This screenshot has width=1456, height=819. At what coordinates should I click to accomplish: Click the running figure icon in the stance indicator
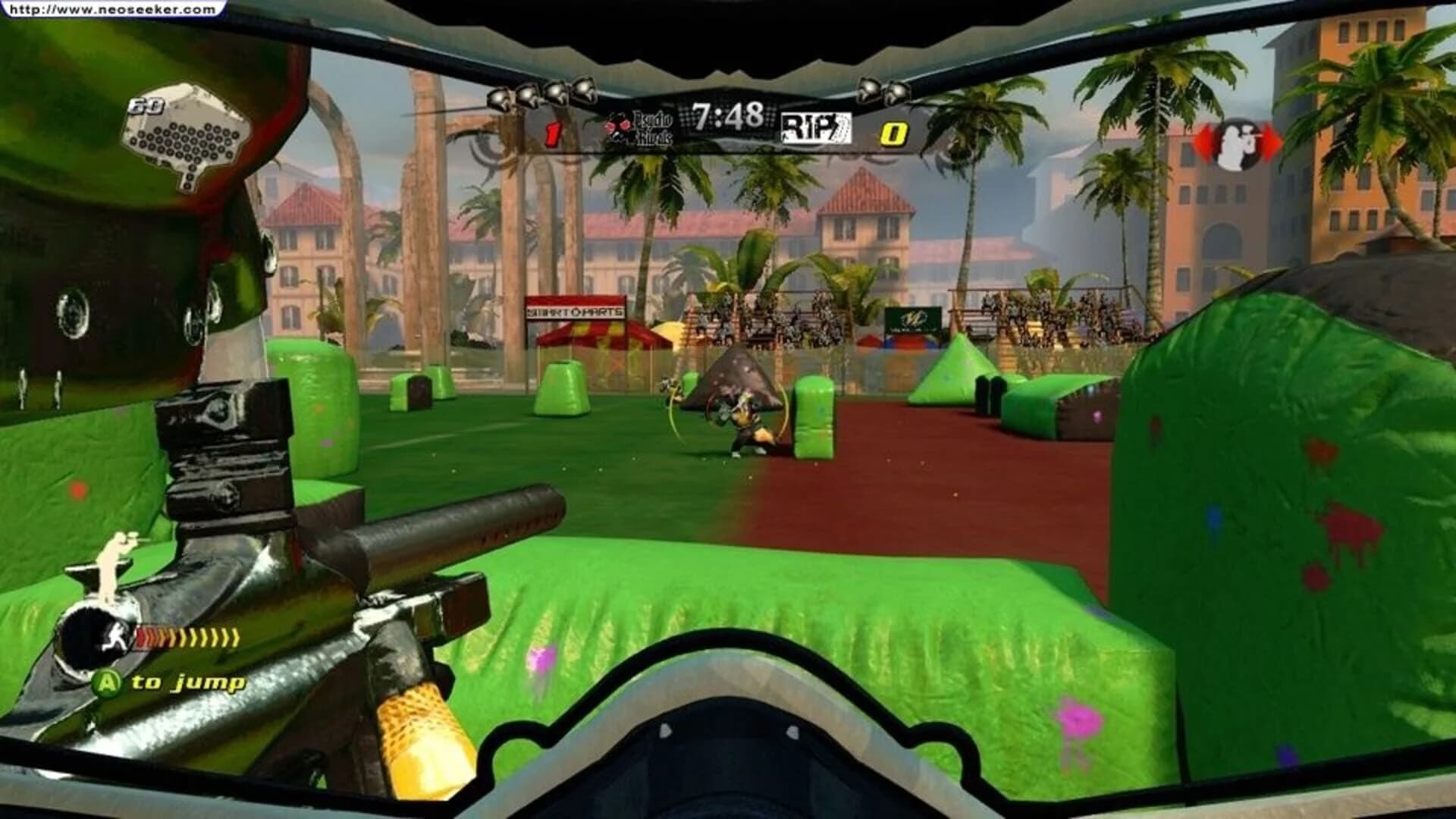tap(116, 636)
